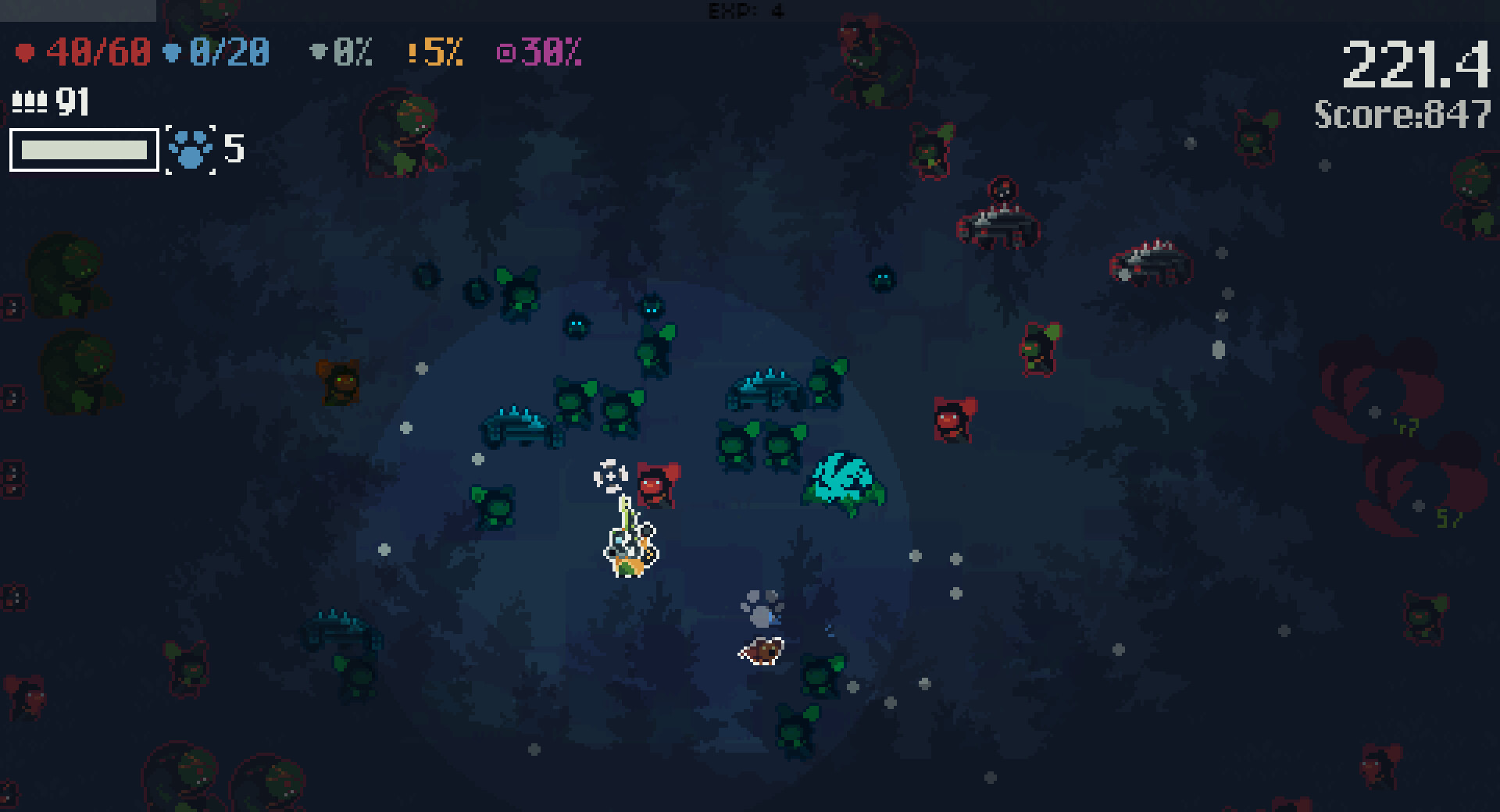The width and height of the screenshot is (1500, 812).
Task: Click the red heart health icon
Action: [x=27, y=53]
